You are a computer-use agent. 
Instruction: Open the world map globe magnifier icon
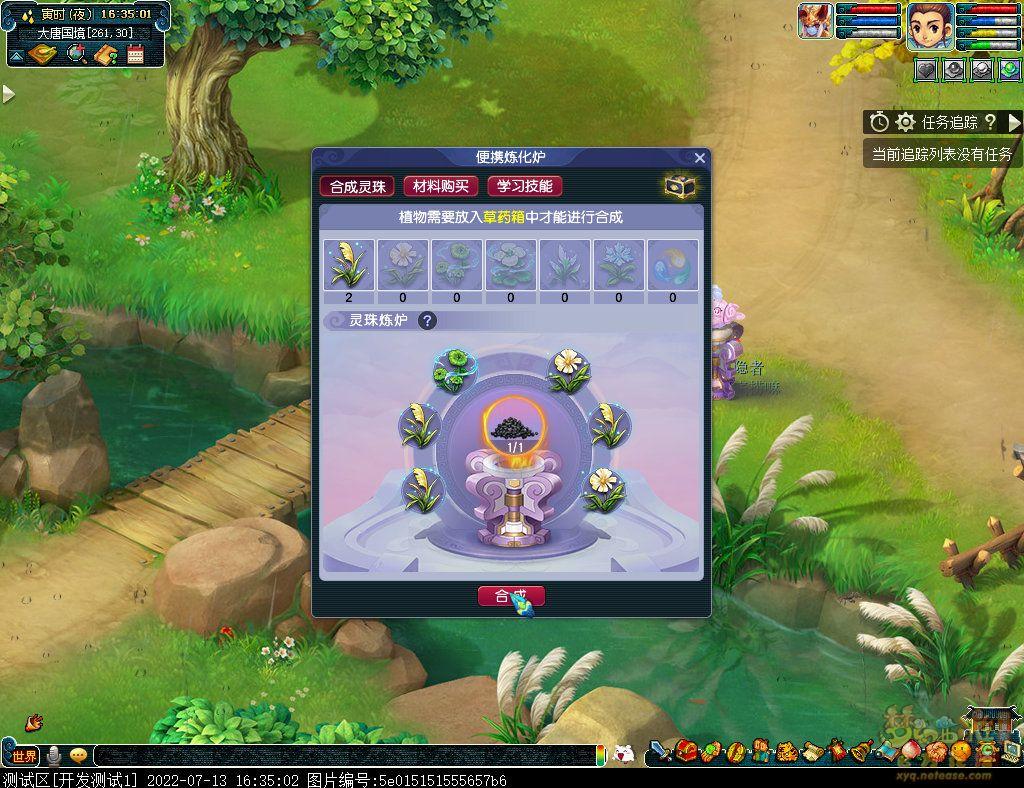tap(77, 54)
